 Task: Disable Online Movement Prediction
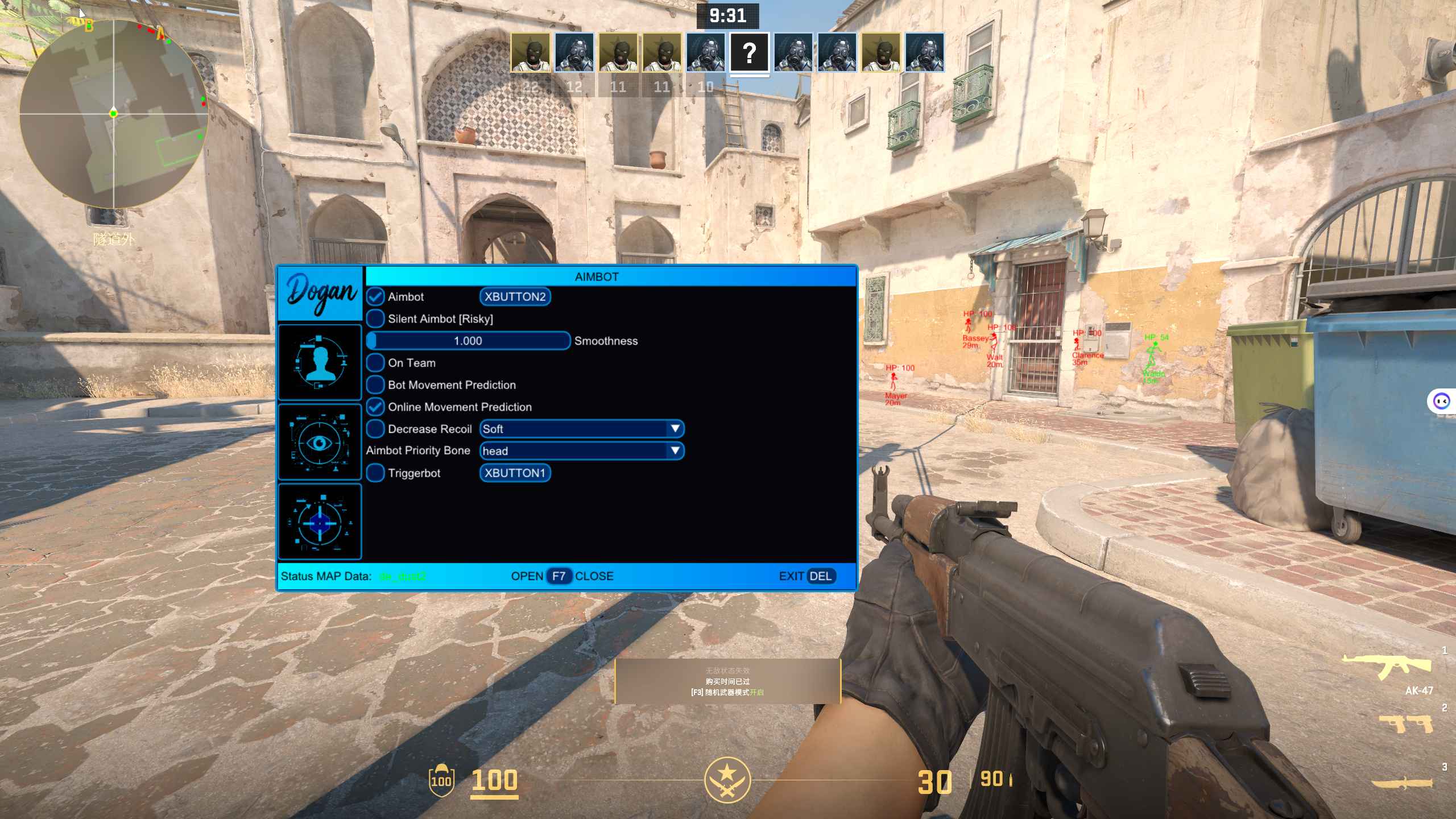pyautogui.click(x=375, y=407)
